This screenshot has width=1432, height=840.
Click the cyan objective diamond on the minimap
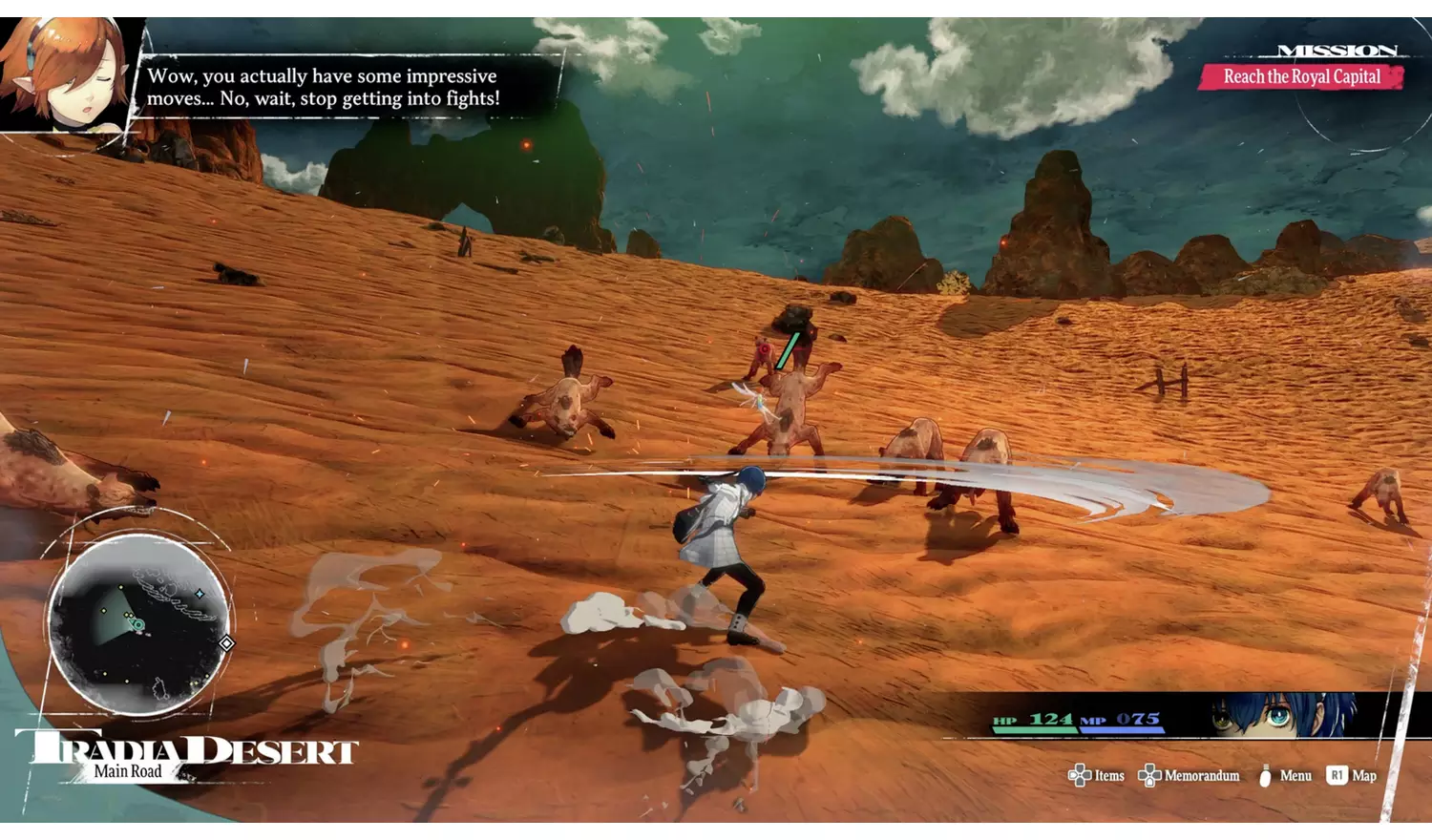coord(200,593)
